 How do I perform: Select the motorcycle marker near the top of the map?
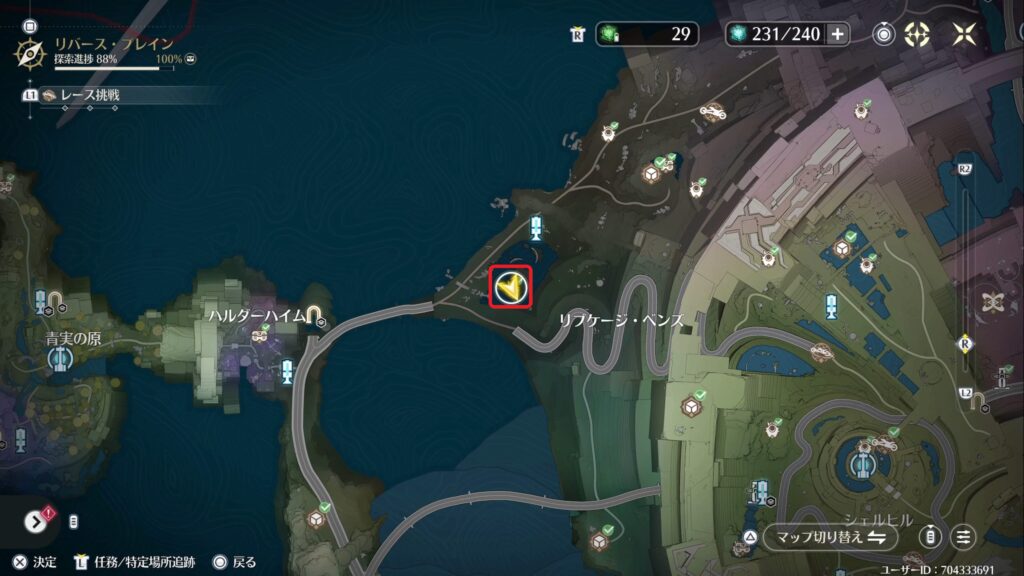711,111
